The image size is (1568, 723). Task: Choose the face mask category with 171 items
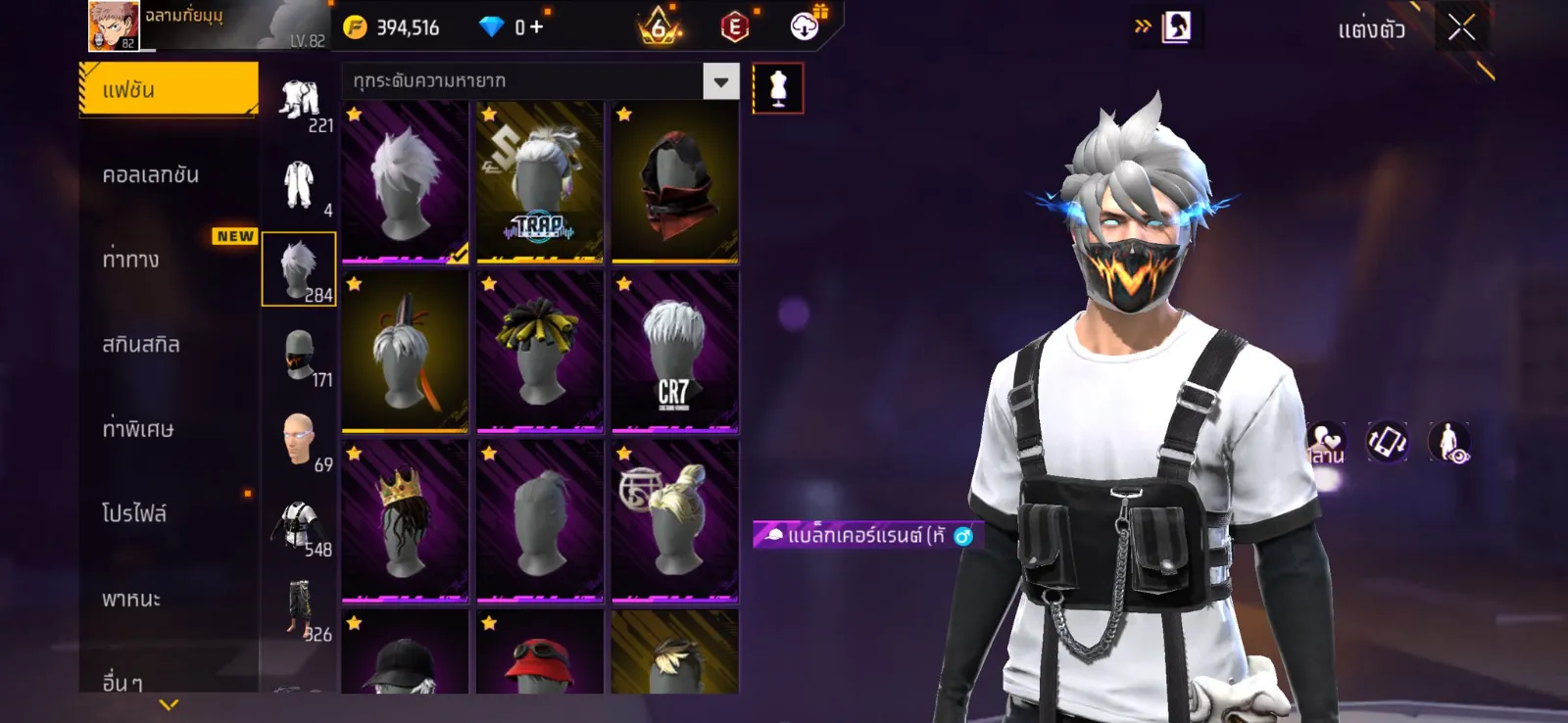point(300,357)
